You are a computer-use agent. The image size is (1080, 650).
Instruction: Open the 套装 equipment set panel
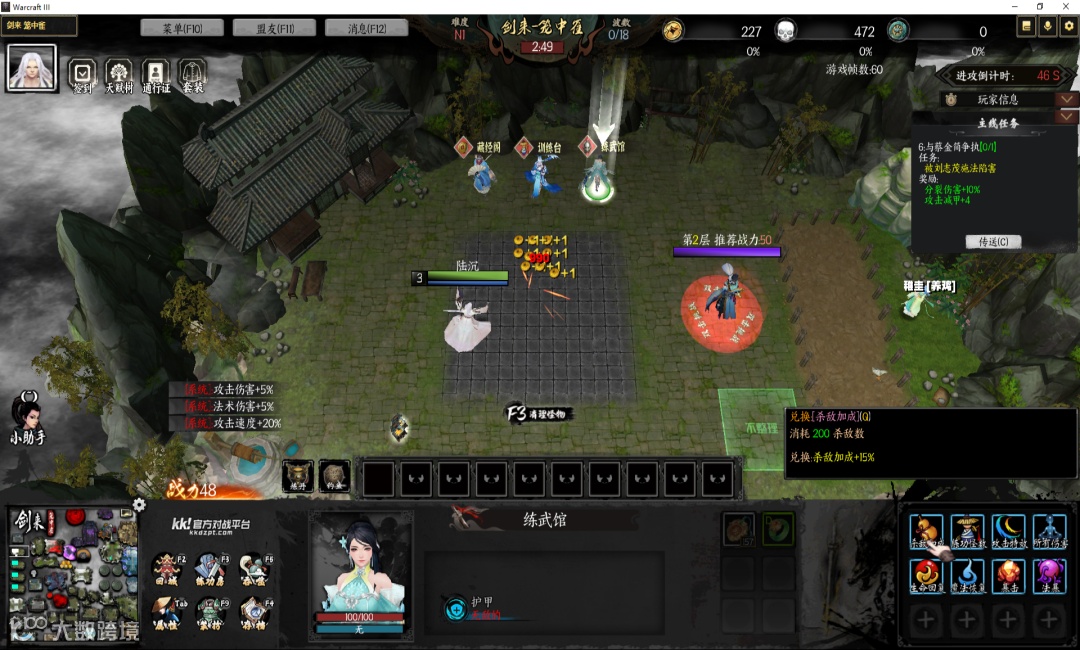(193, 73)
